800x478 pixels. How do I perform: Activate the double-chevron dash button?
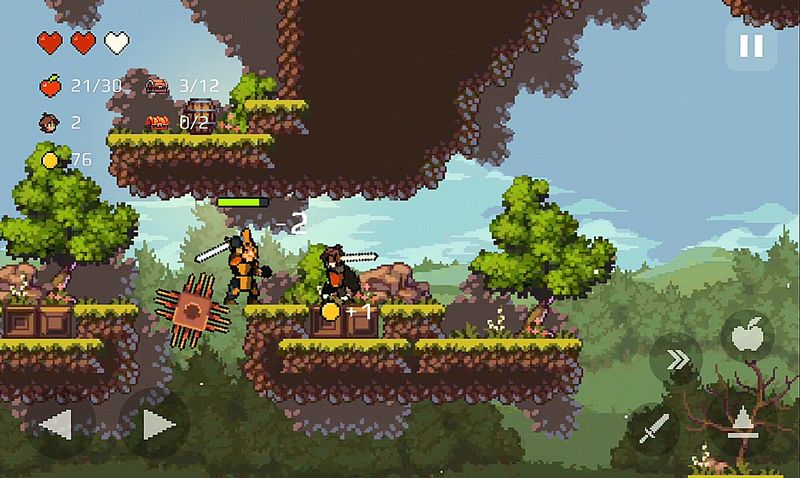pyautogui.click(x=677, y=360)
